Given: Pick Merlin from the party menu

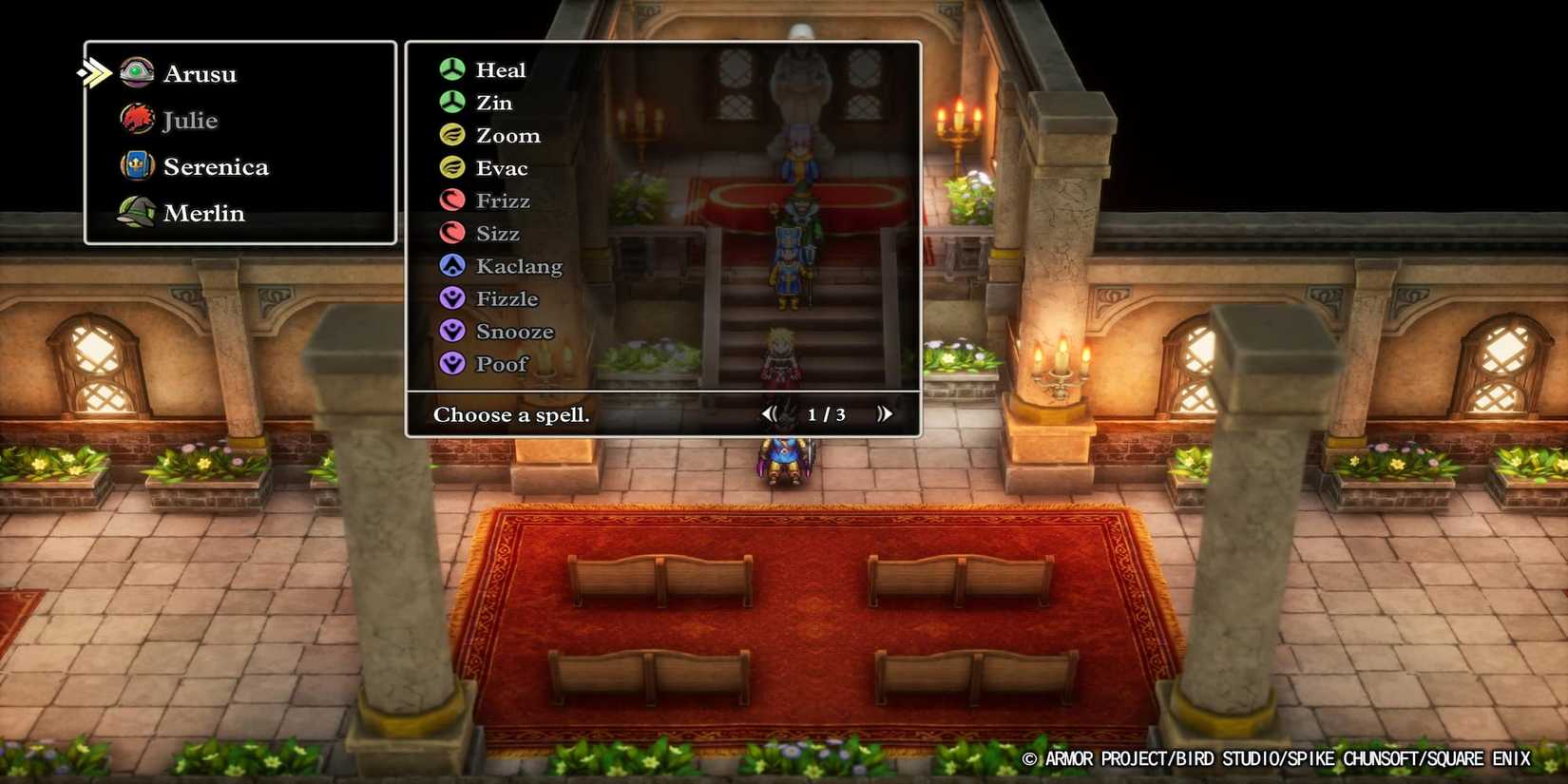Looking at the screenshot, I should (203, 212).
